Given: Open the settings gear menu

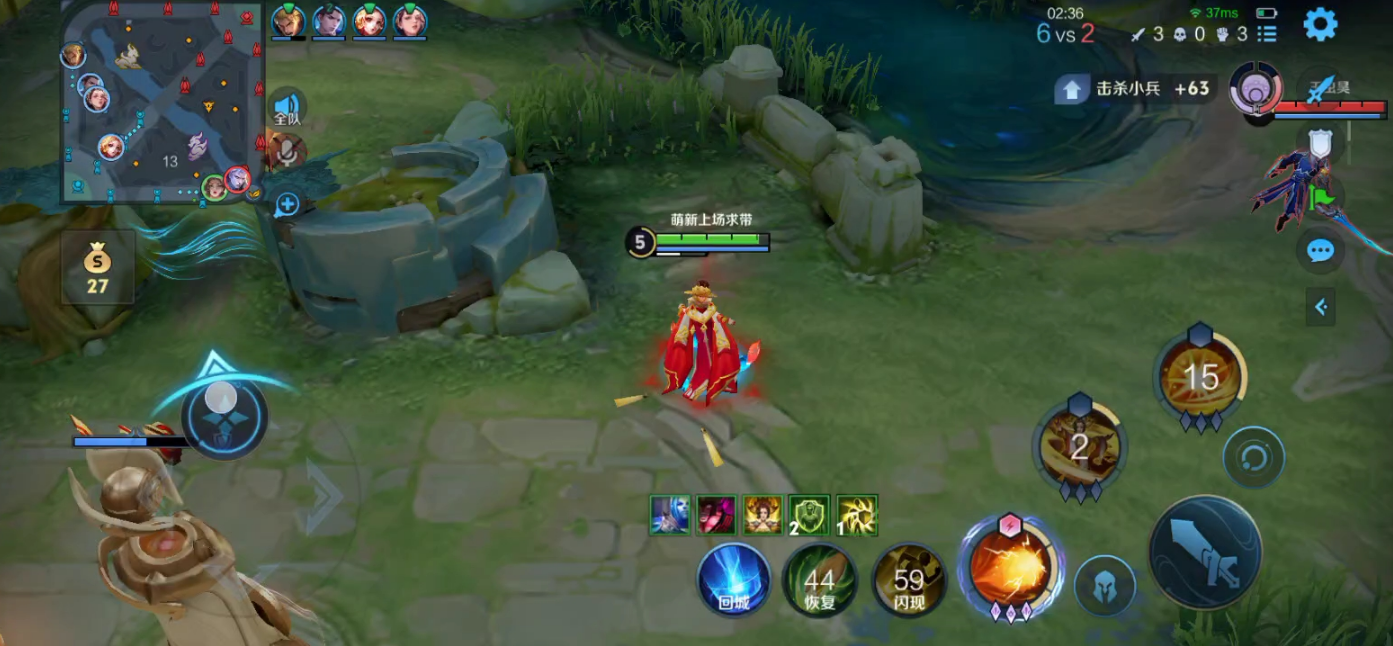Looking at the screenshot, I should pyautogui.click(x=1320, y=24).
